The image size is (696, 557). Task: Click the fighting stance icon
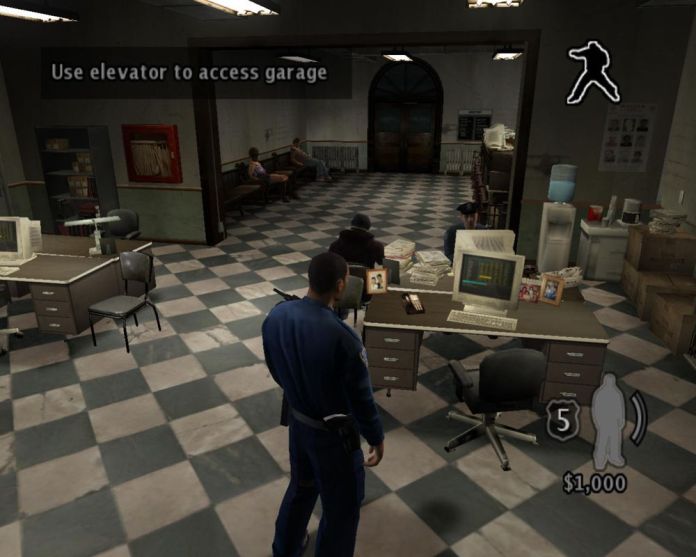point(593,72)
